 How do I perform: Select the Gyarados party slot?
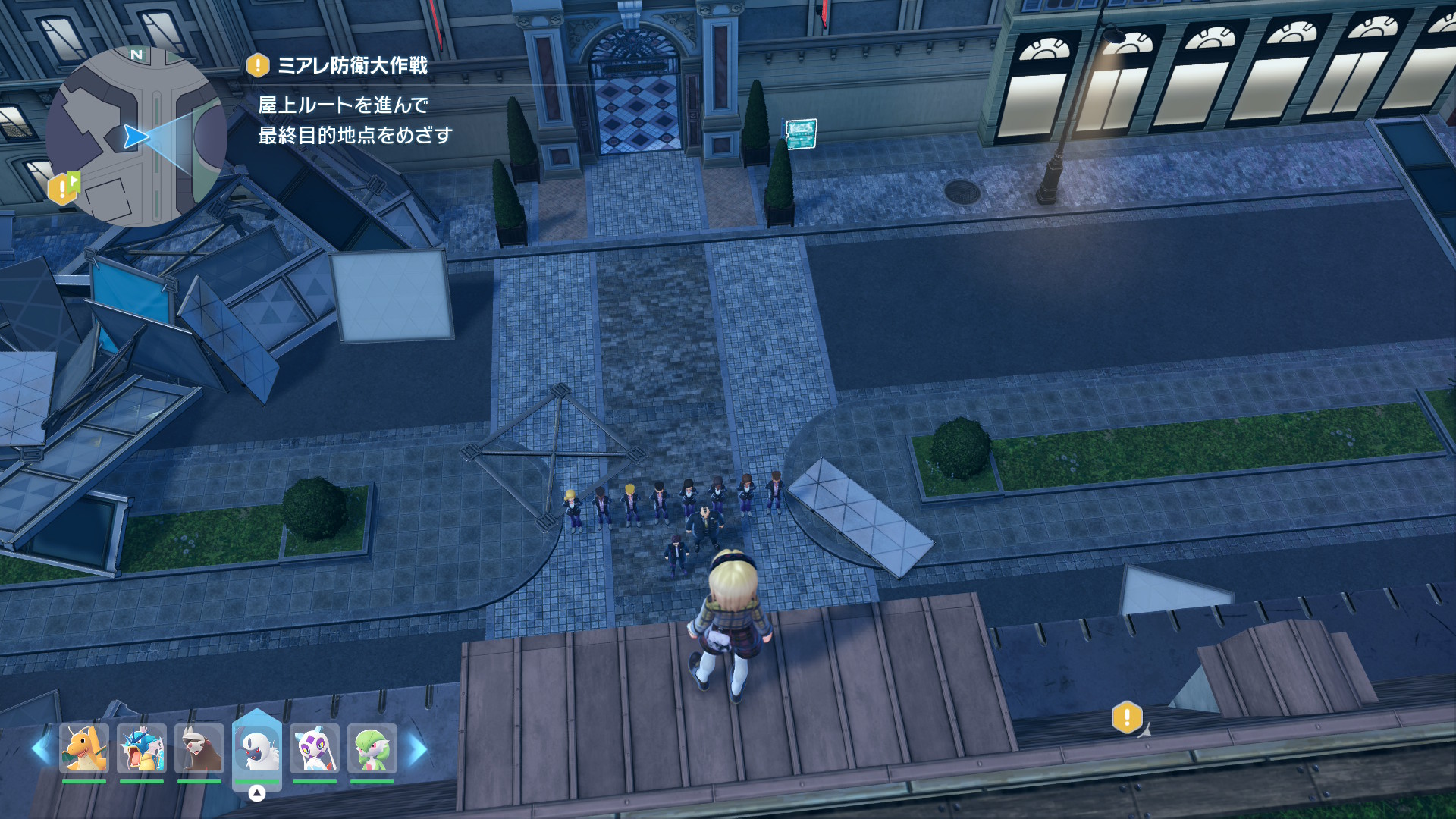pos(142,748)
